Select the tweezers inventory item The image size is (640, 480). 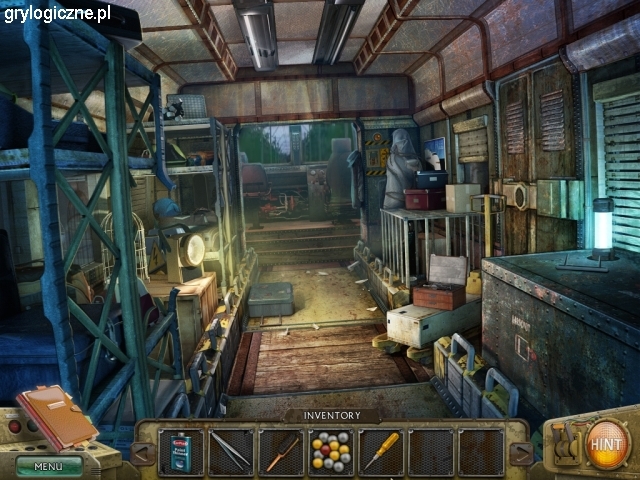click(231, 451)
